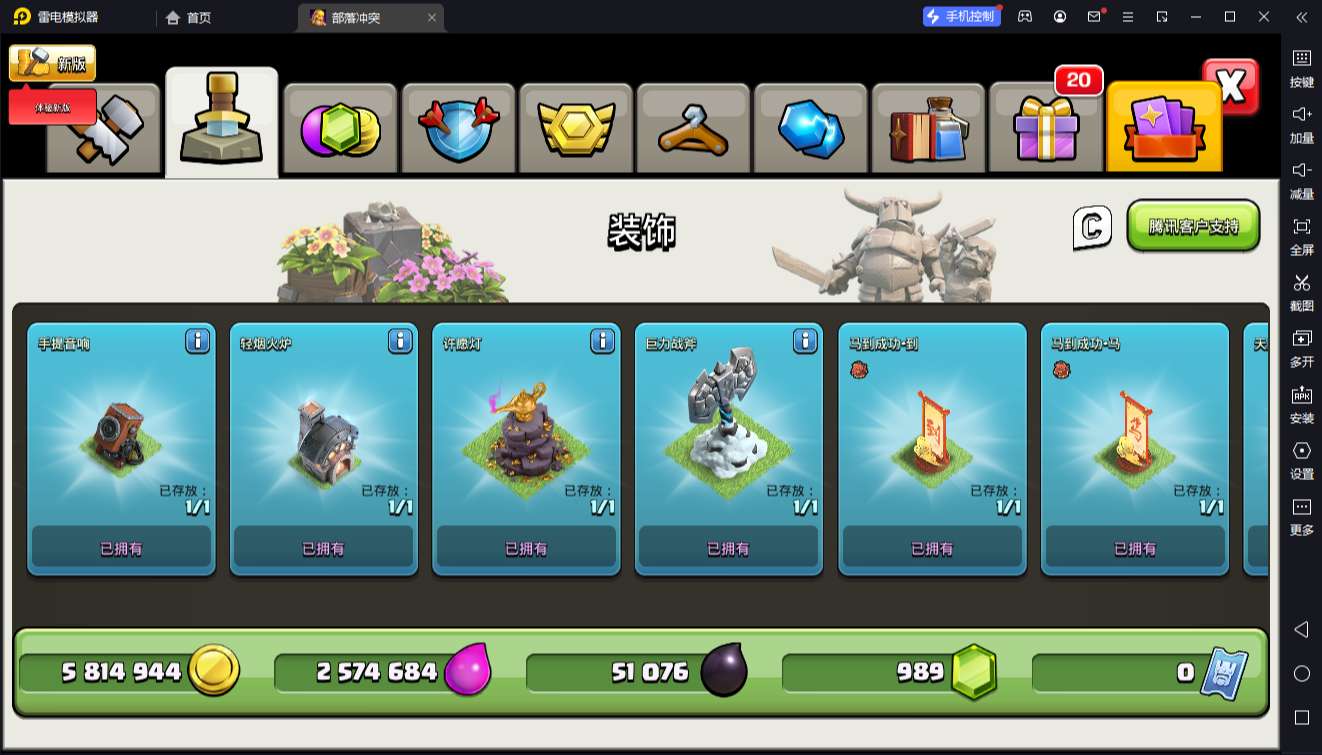Show details for the 巨力战斧 decoration
Viewport: 1322px width, 755px height.
(x=805, y=341)
